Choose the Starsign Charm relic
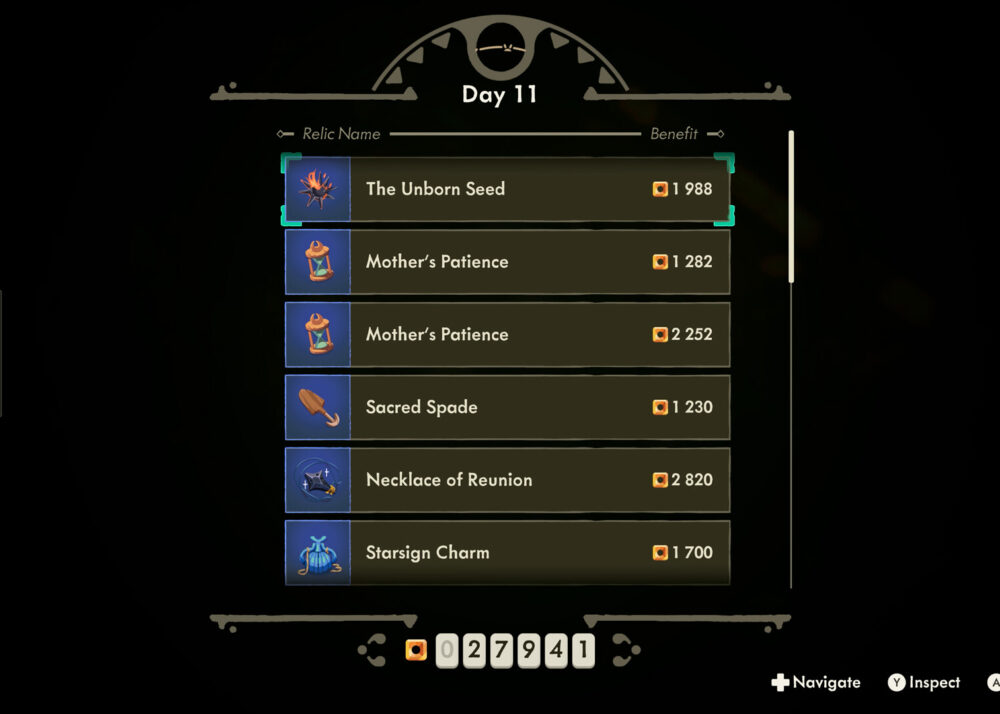The height and width of the screenshot is (714, 1000). [x=507, y=552]
